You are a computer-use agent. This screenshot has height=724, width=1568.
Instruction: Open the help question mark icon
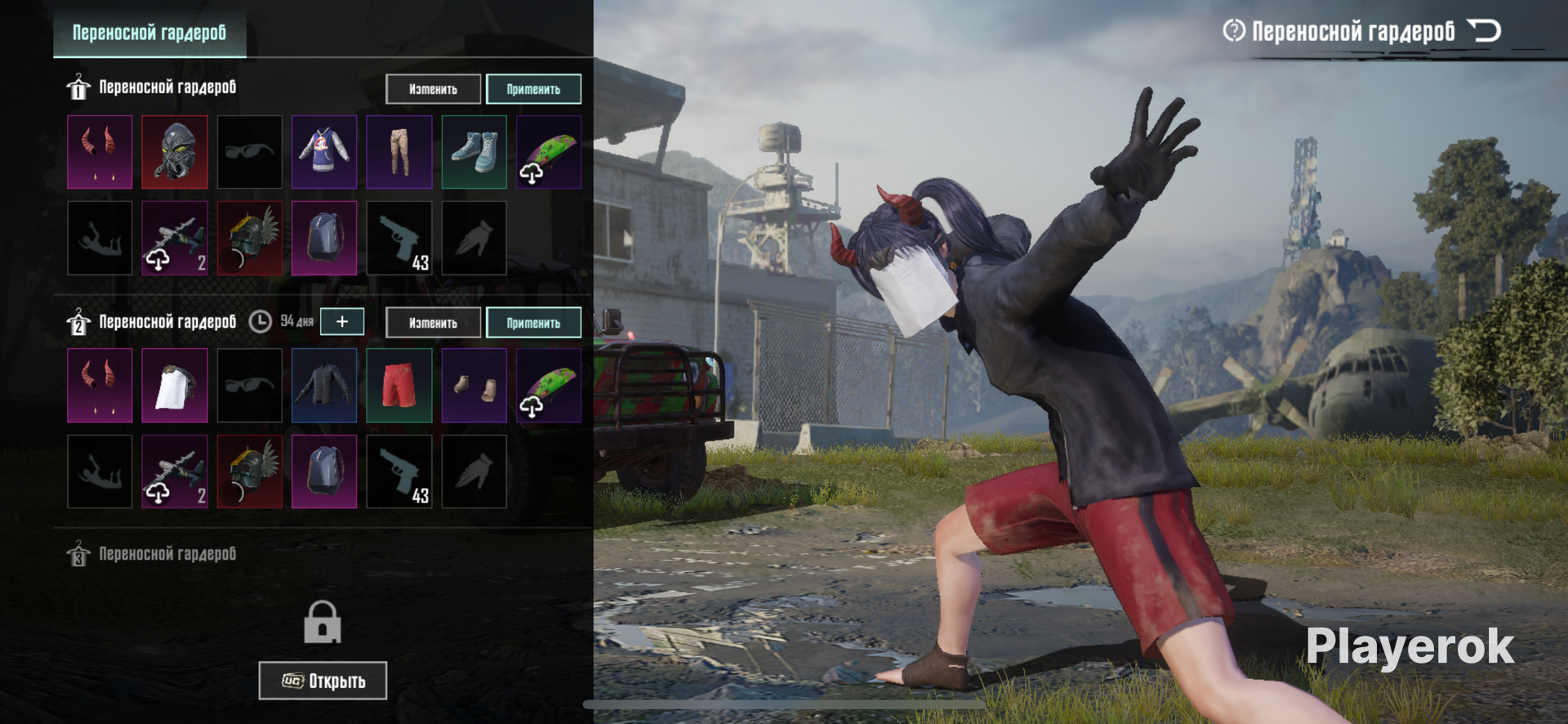pyautogui.click(x=1233, y=31)
